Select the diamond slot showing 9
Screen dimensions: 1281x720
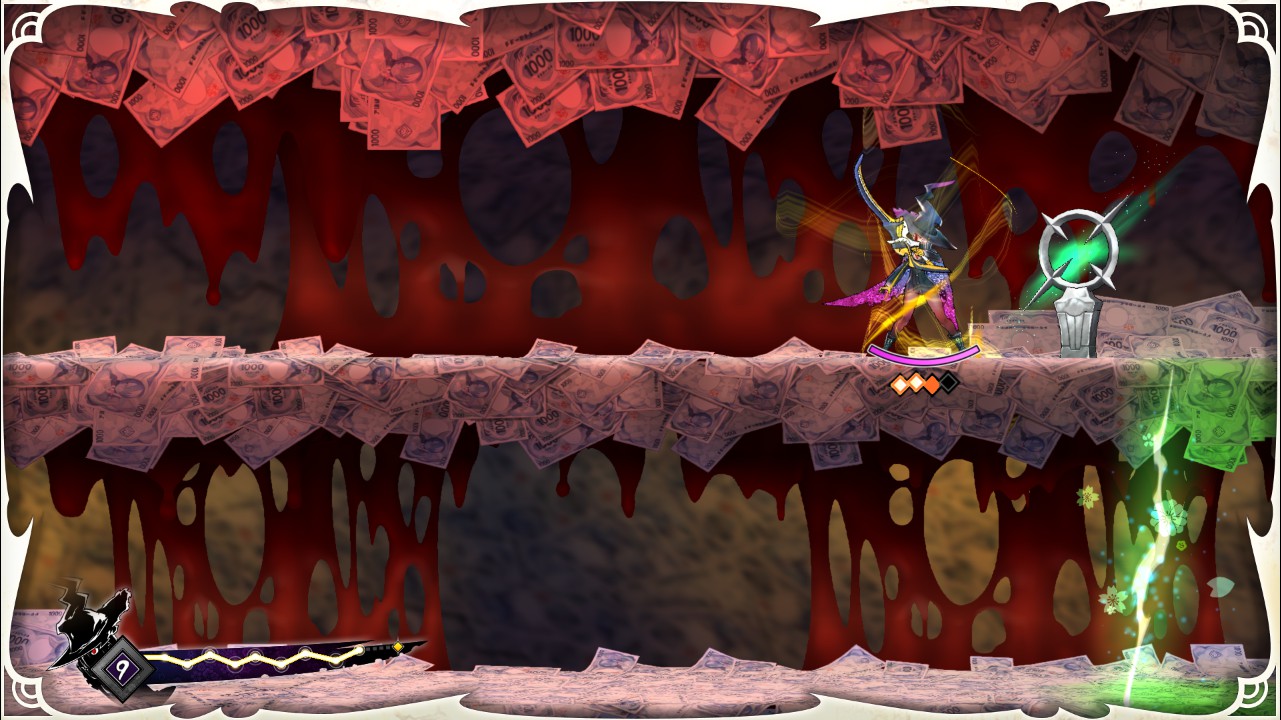[x=123, y=668]
